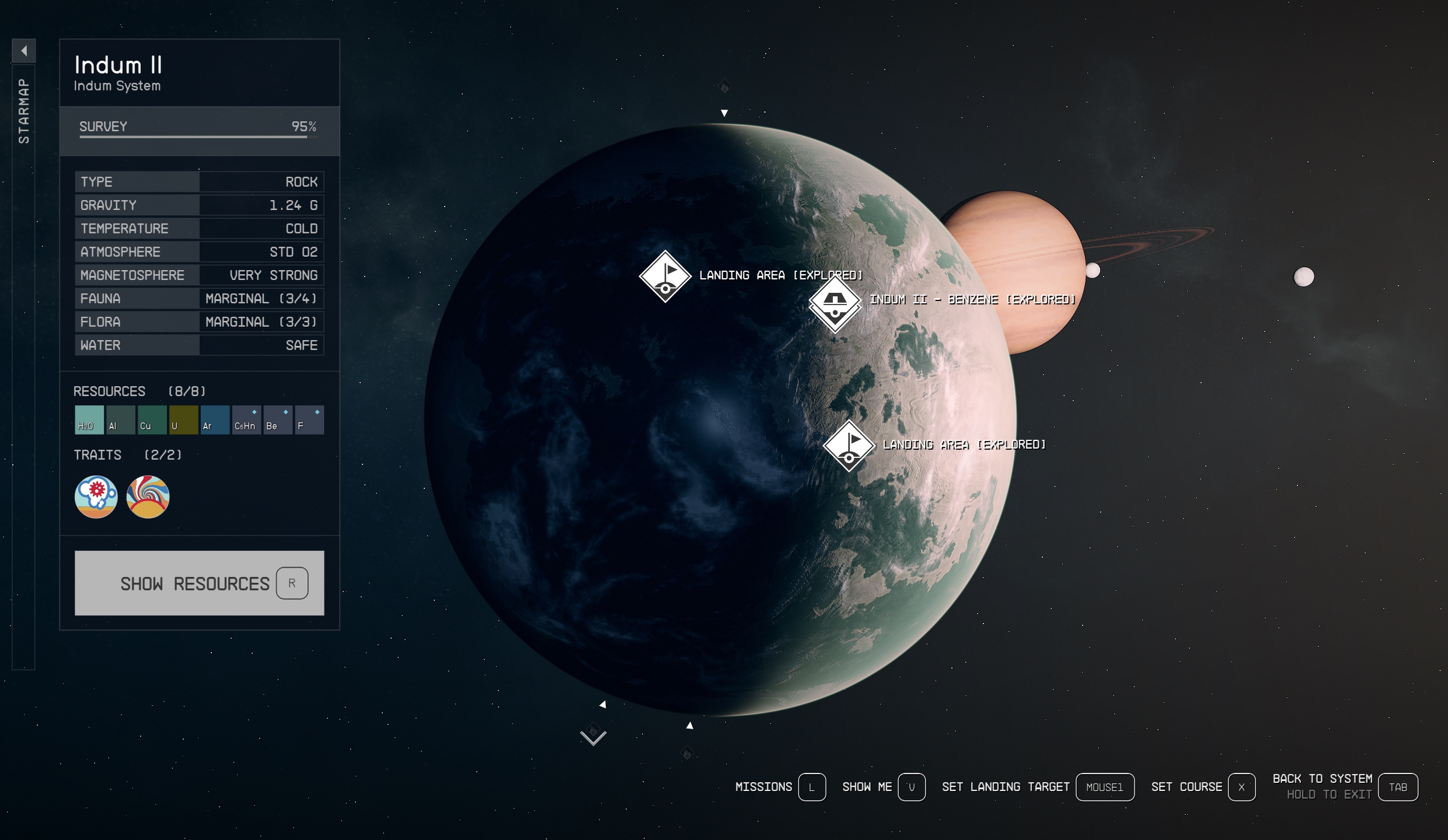Choose the Set Course option
This screenshot has height=840, width=1448.
point(1202,787)
